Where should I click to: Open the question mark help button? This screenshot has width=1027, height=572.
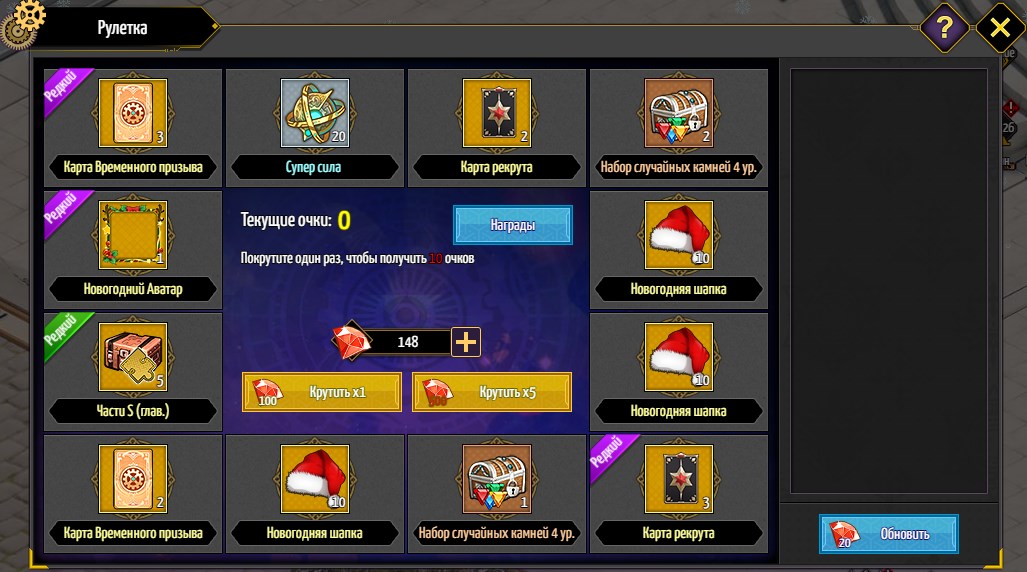pos(944,28)
